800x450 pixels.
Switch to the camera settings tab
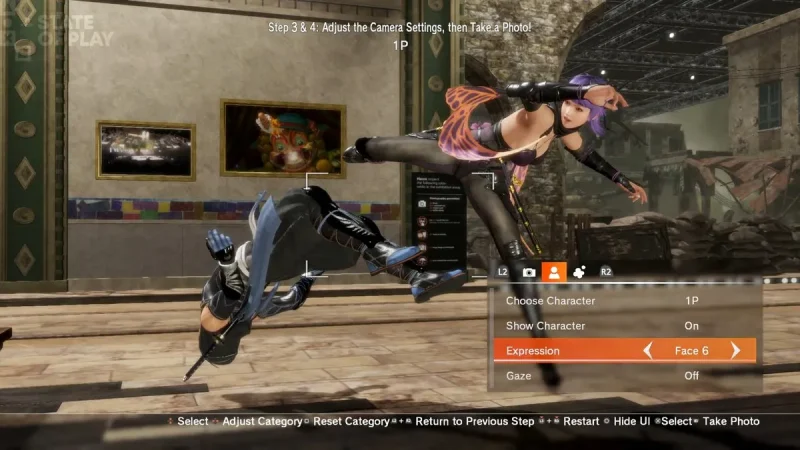click(529, 271)
